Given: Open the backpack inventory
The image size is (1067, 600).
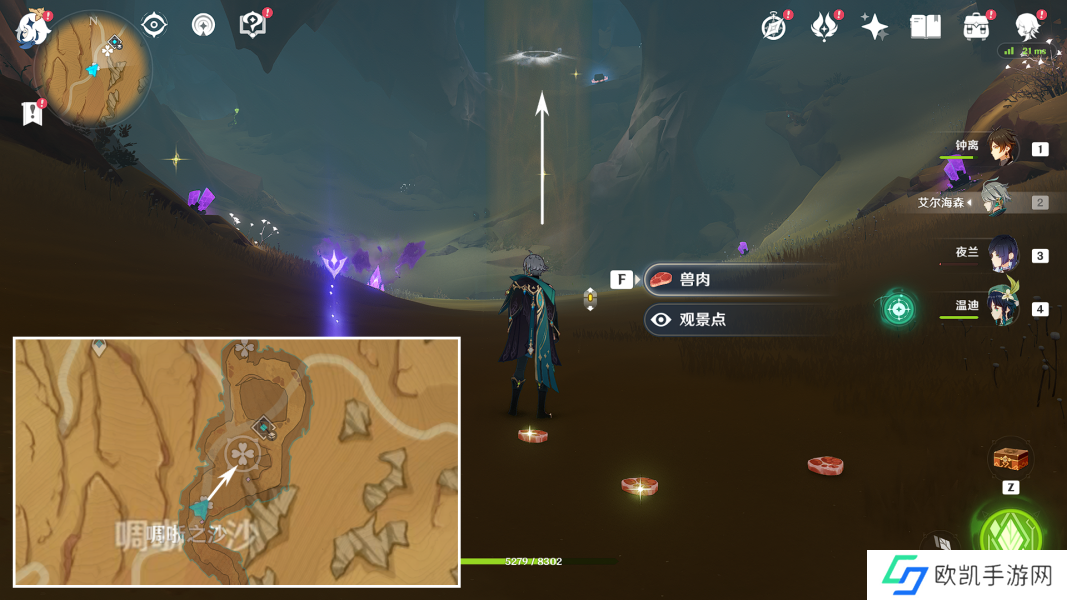Looking at the screenshot, I should [976, 27].
